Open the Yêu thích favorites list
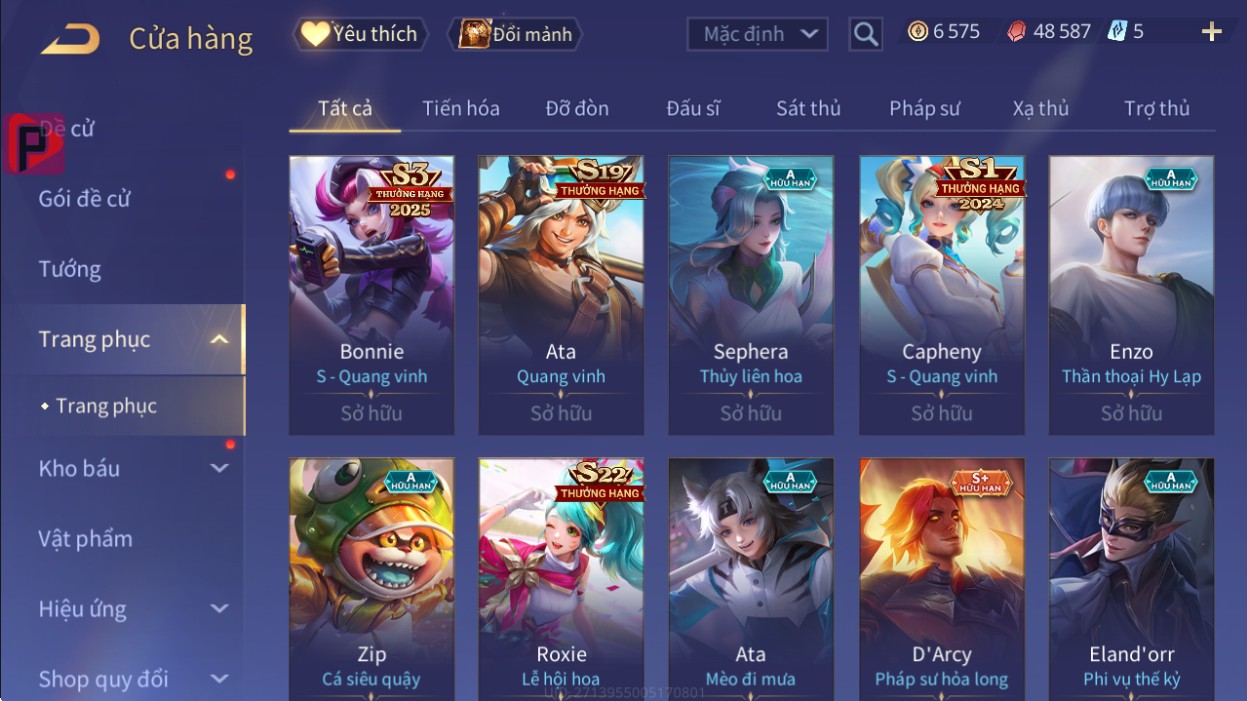1247x701 pixels. tap(360, 34)
